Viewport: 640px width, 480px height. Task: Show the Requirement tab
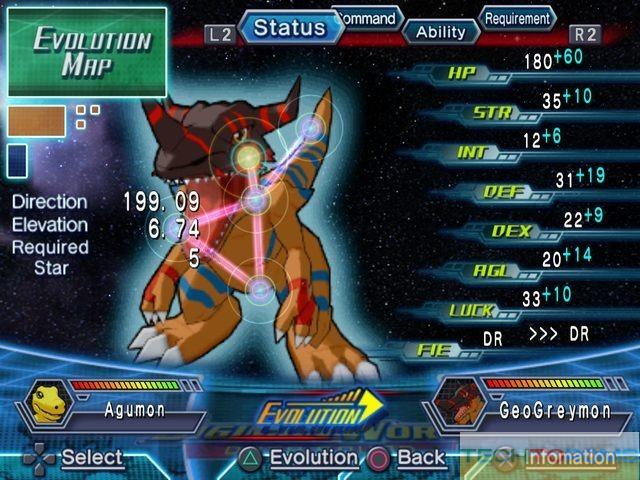click(x=517, y=17)
